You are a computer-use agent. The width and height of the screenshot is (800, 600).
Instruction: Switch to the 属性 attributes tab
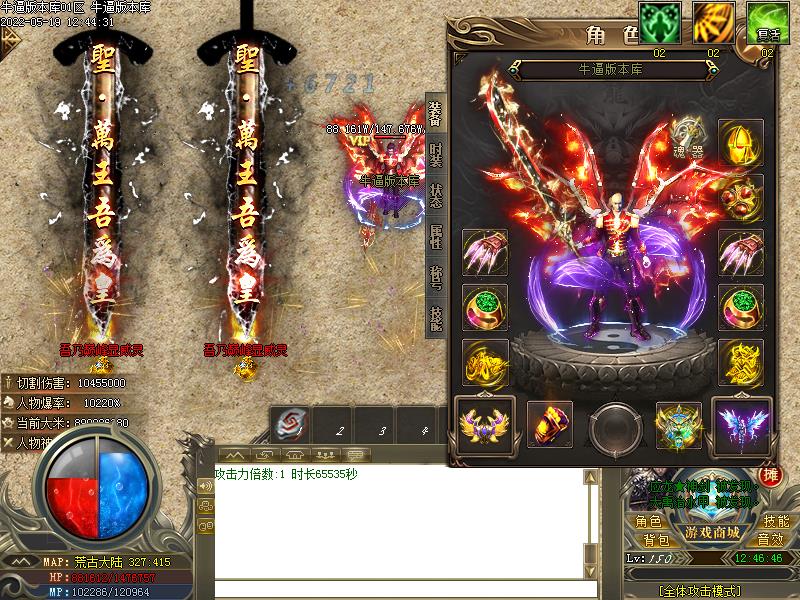[x=435, y=236]
